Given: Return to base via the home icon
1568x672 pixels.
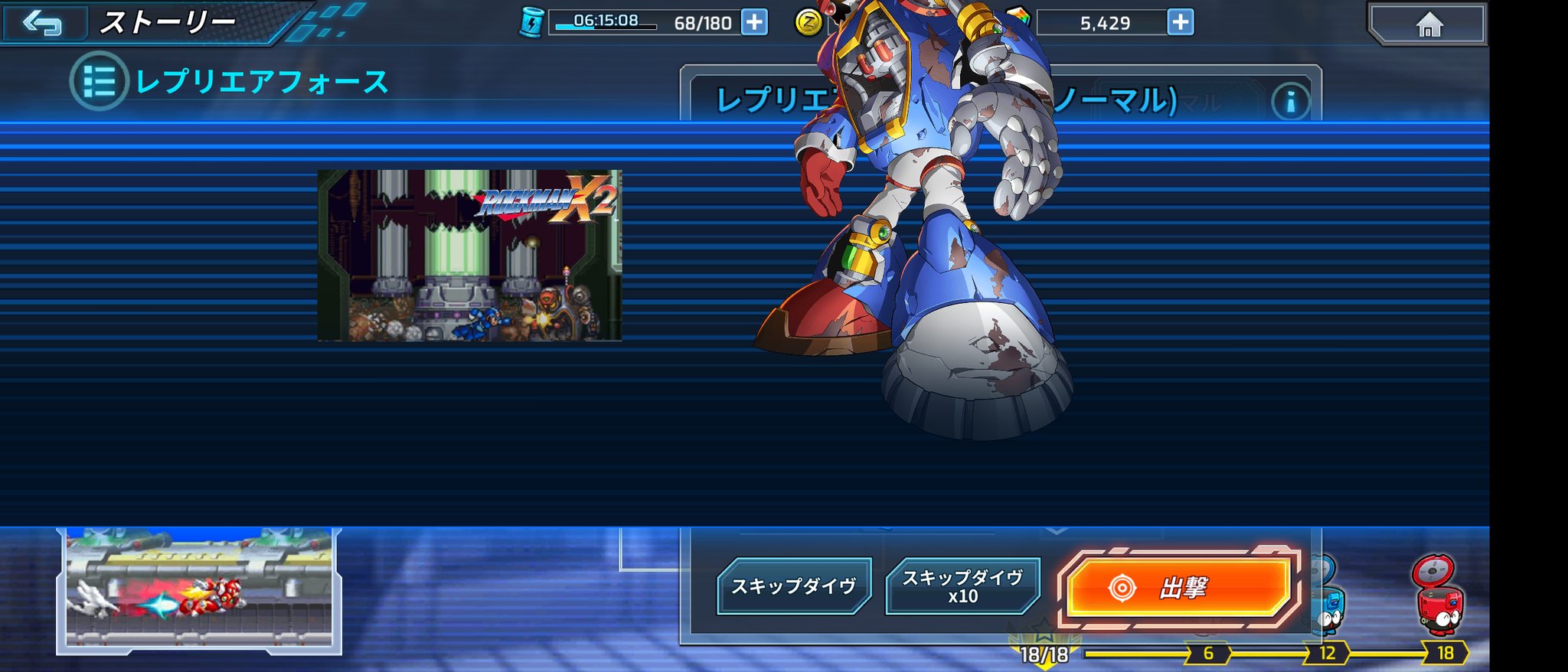Looking at the screenshot, I should click(x=1431, y=22).
